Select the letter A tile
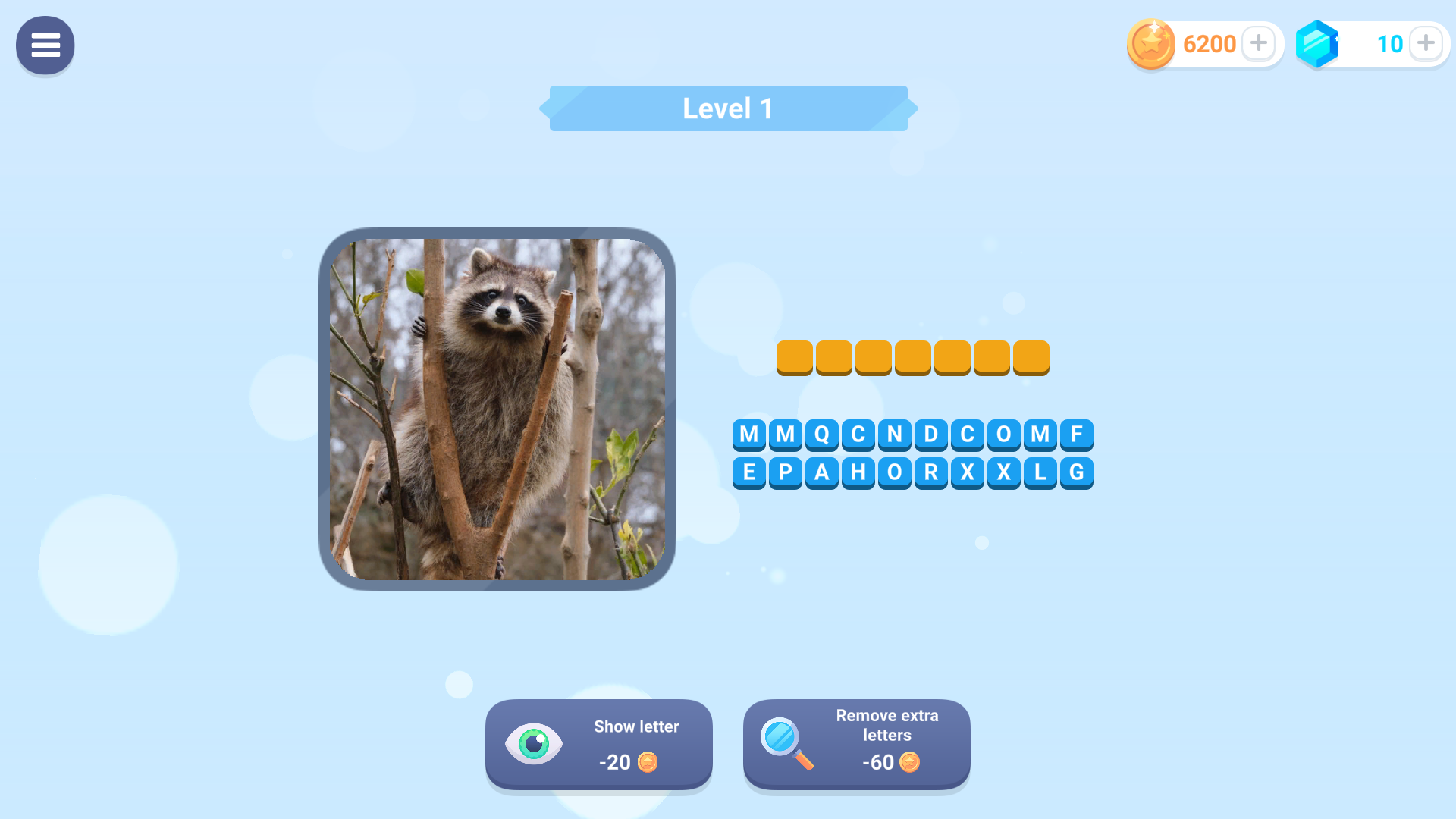The image size is (1456, 819). (822, 472)
